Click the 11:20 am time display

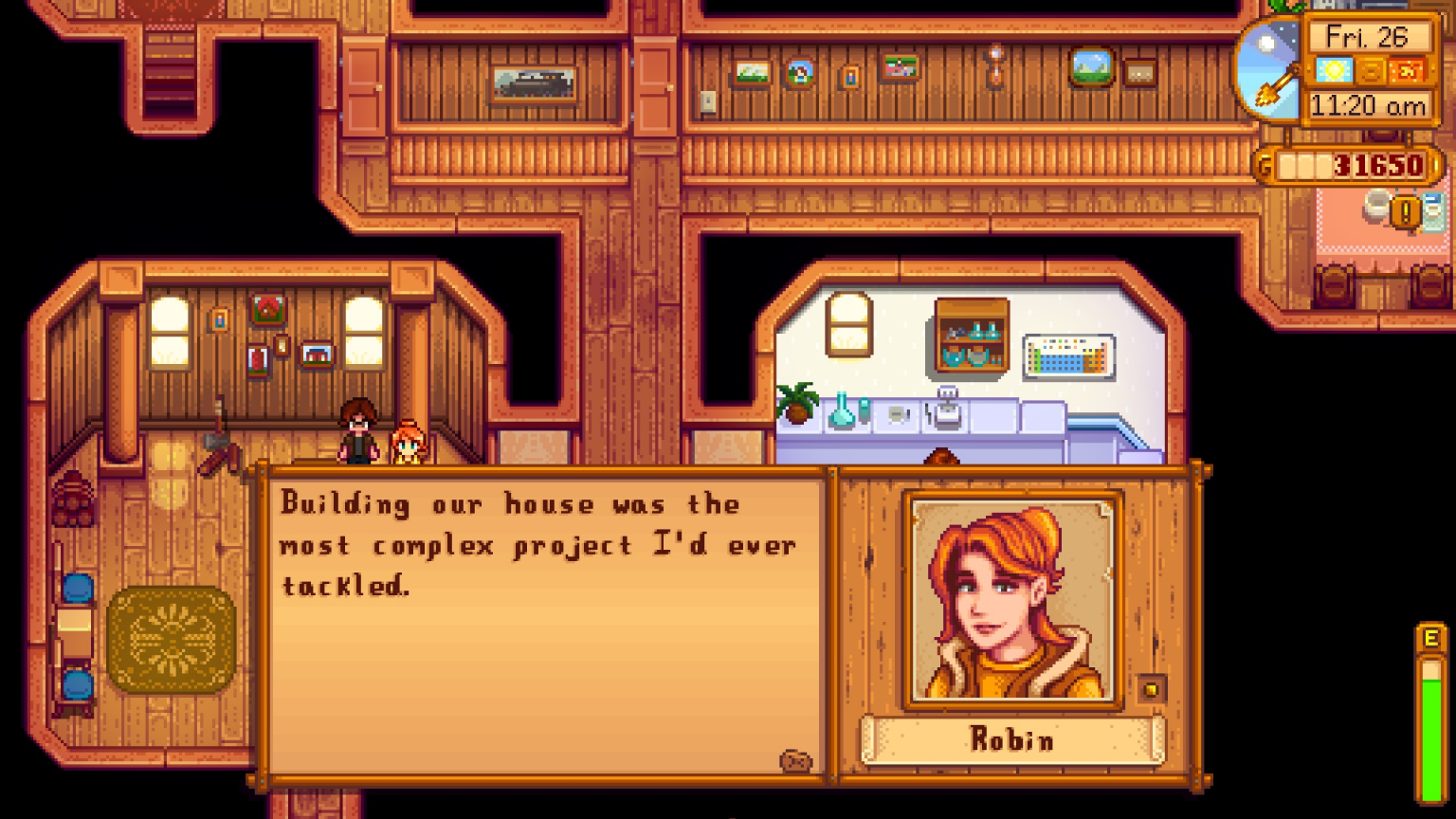point(1368,106)
